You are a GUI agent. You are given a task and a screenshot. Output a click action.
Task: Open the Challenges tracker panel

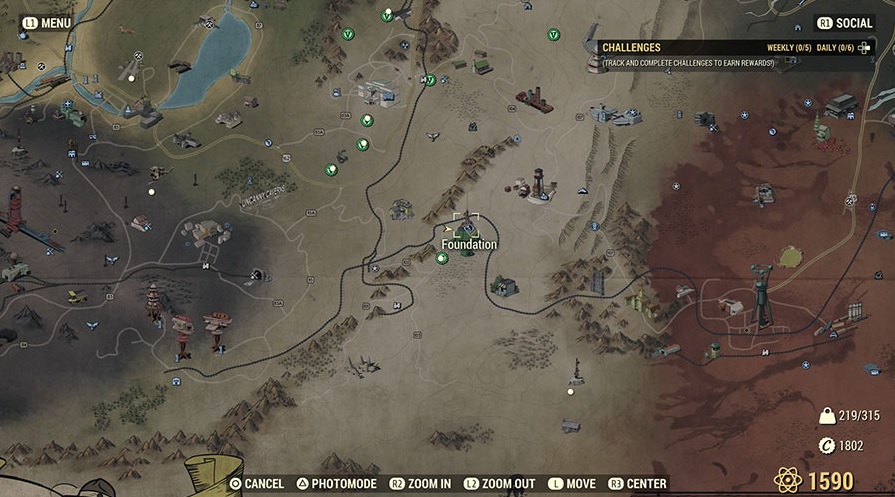tap(630, 47)
